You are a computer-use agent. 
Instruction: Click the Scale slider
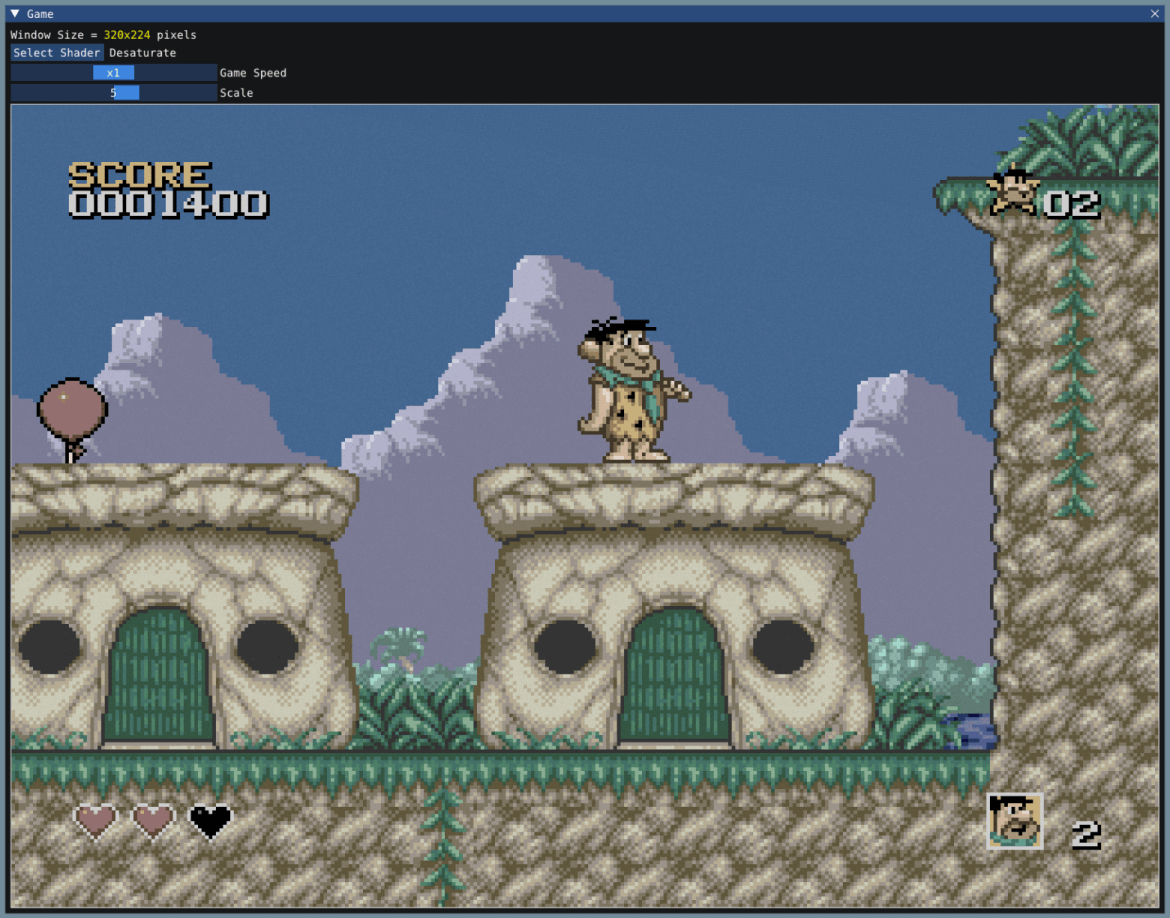pos(114,93)
